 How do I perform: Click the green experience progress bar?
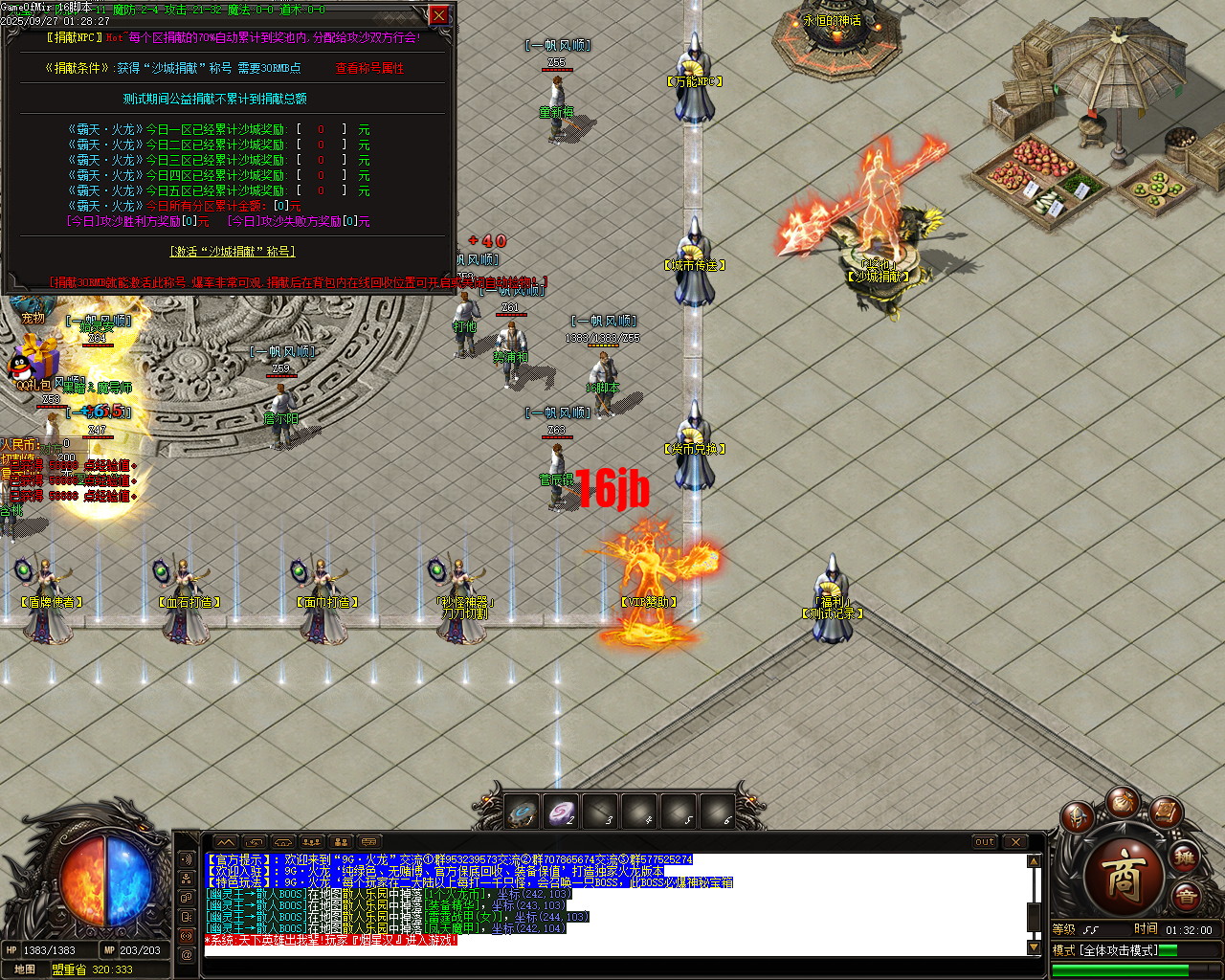tap(1120, 969)
